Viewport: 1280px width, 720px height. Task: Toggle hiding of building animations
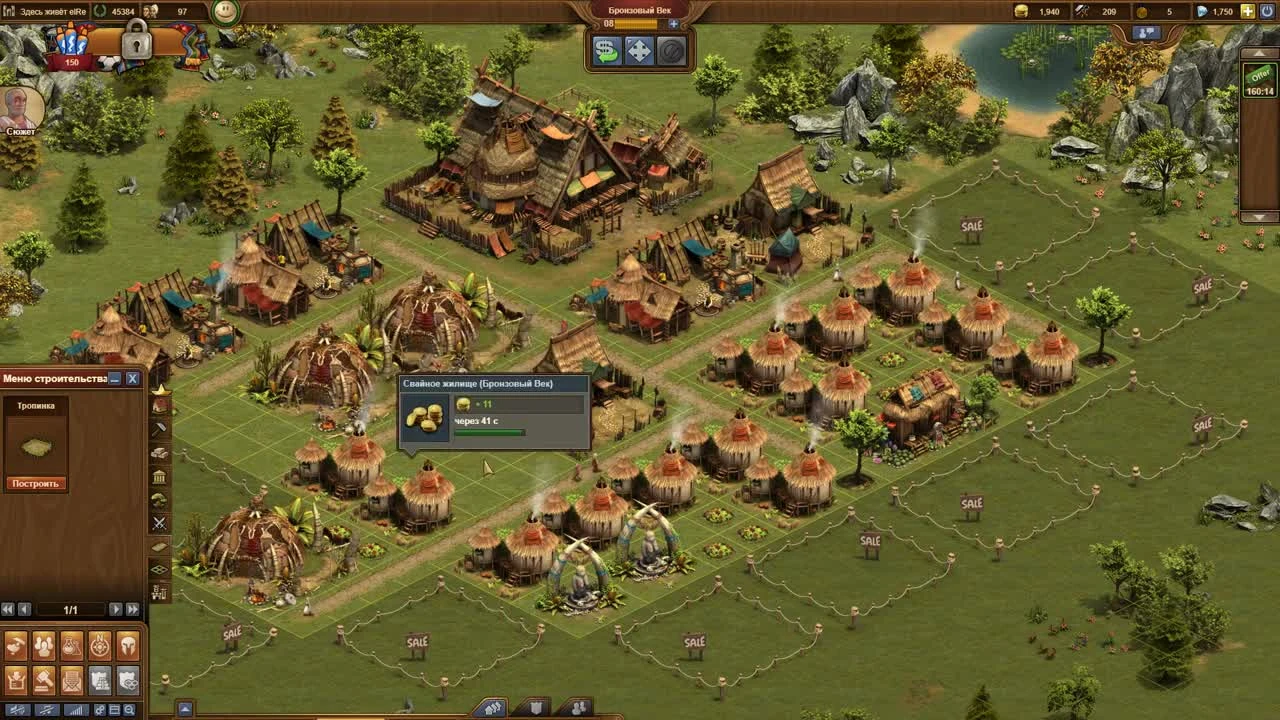pyautogui.click(x=16, y=710)
